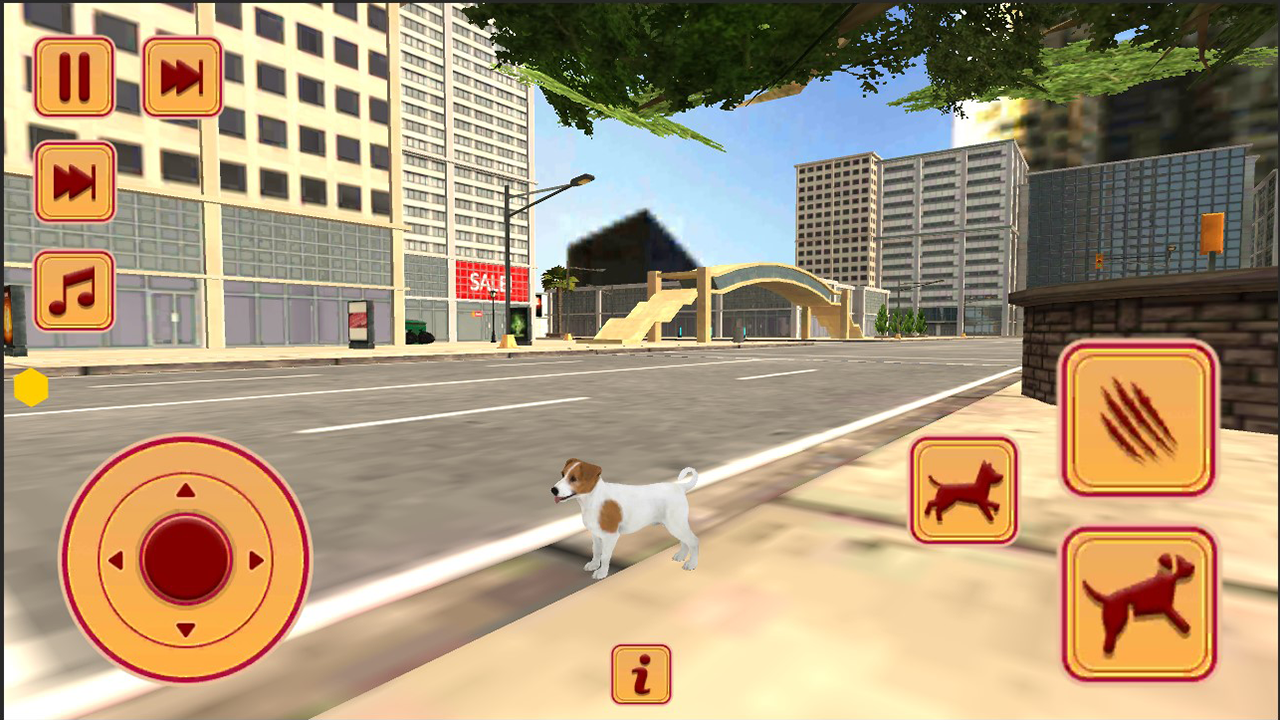This screenshot has width=1280, height=720.
Task: Pause the game
Action: 74,78
